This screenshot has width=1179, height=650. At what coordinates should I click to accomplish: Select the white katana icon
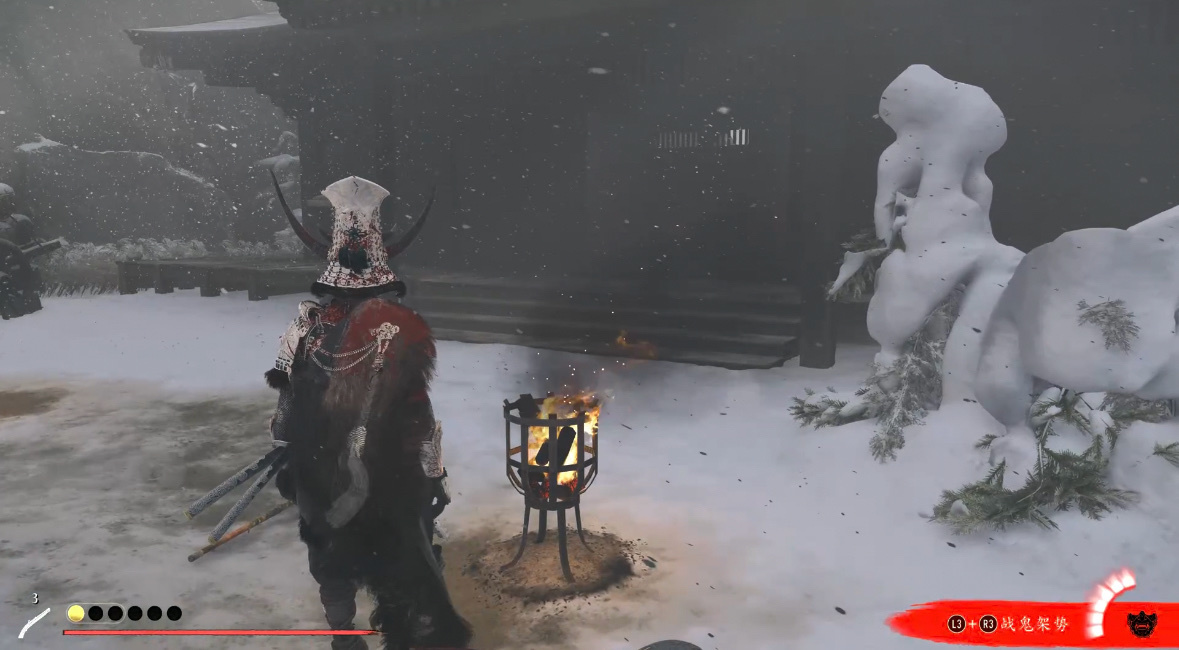(34, 622)
